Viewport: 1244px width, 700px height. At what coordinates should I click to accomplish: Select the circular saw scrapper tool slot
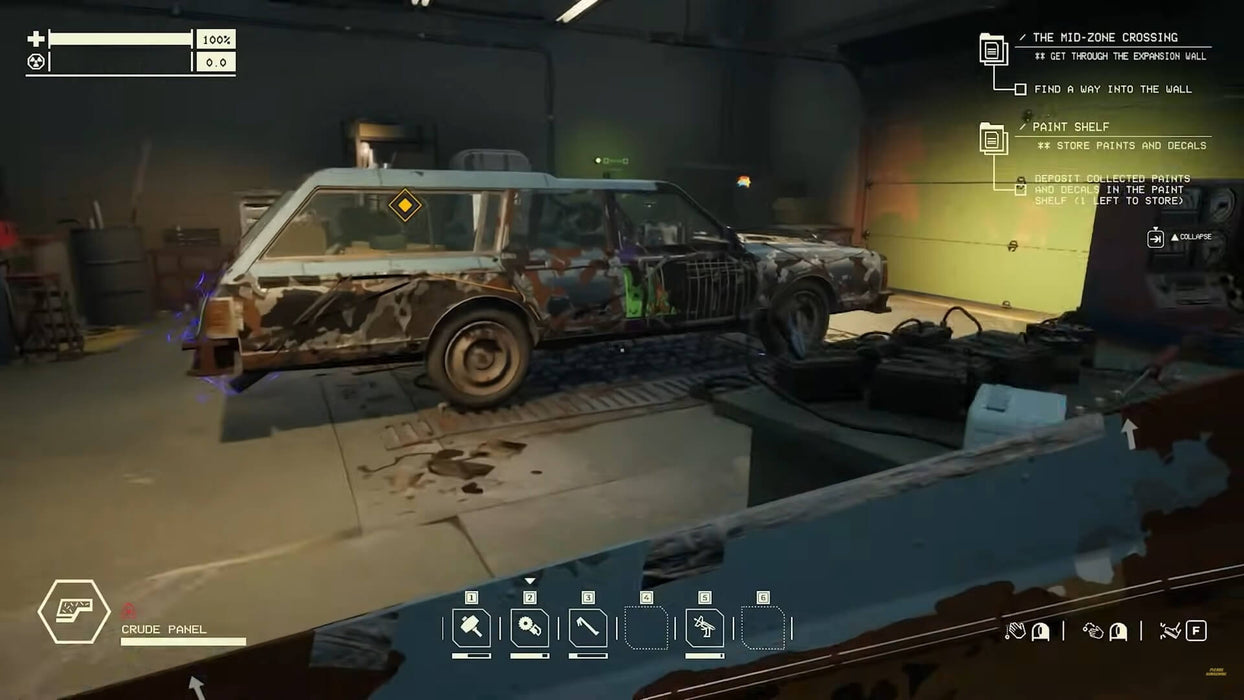tap(529, 628)
